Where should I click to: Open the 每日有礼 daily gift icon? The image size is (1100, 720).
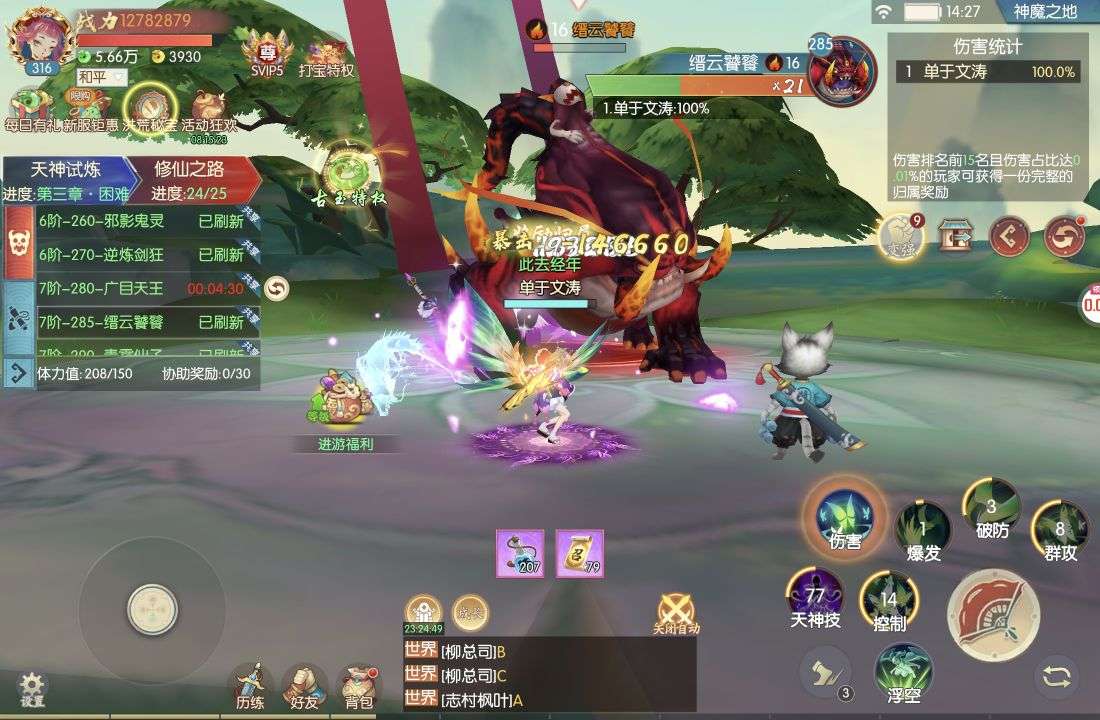pyautogui.click(x=30, y=110)
